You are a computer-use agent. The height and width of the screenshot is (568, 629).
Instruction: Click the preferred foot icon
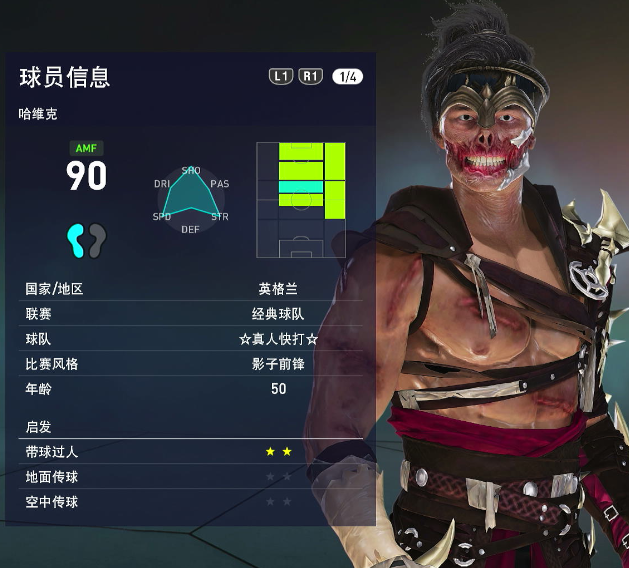86,240
